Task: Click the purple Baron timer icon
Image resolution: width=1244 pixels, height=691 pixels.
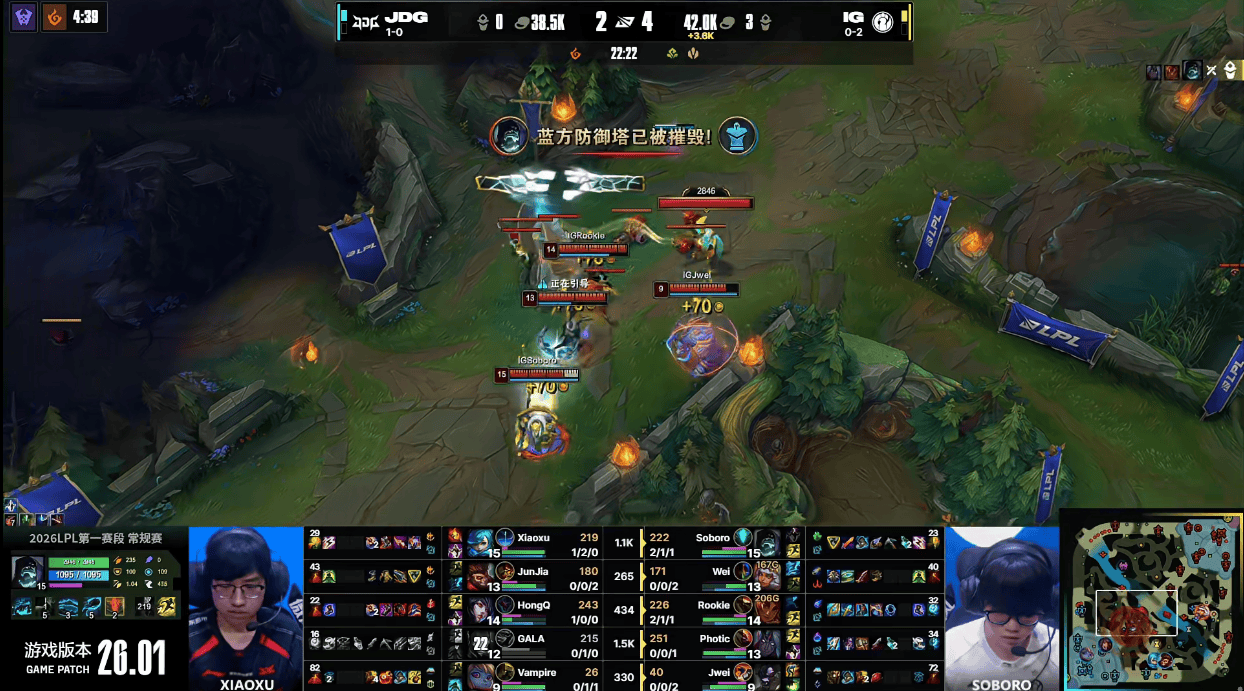Action: 24,16
